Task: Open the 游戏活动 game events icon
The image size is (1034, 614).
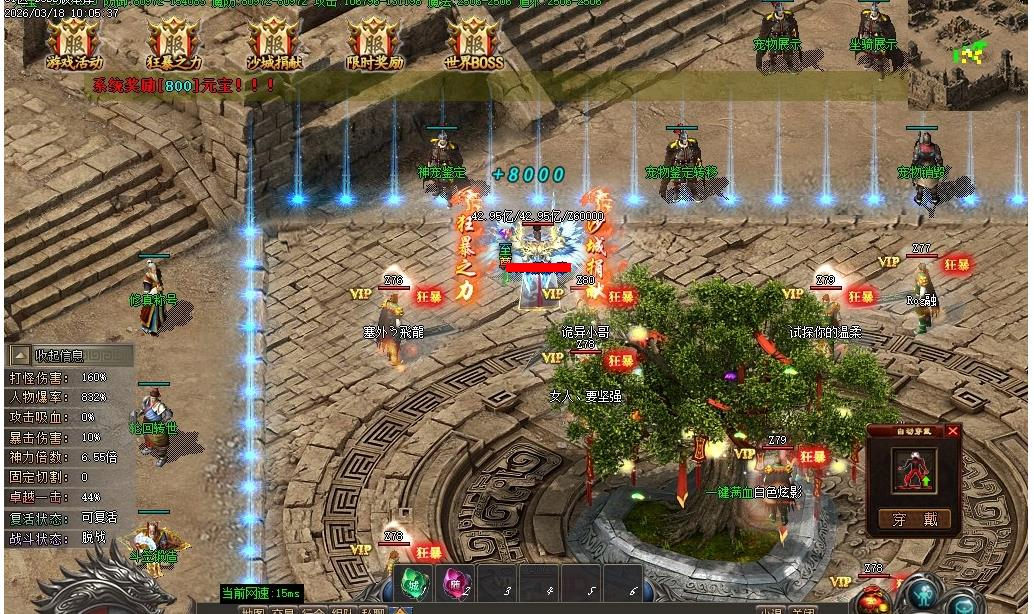Action: tap(74, 43)
